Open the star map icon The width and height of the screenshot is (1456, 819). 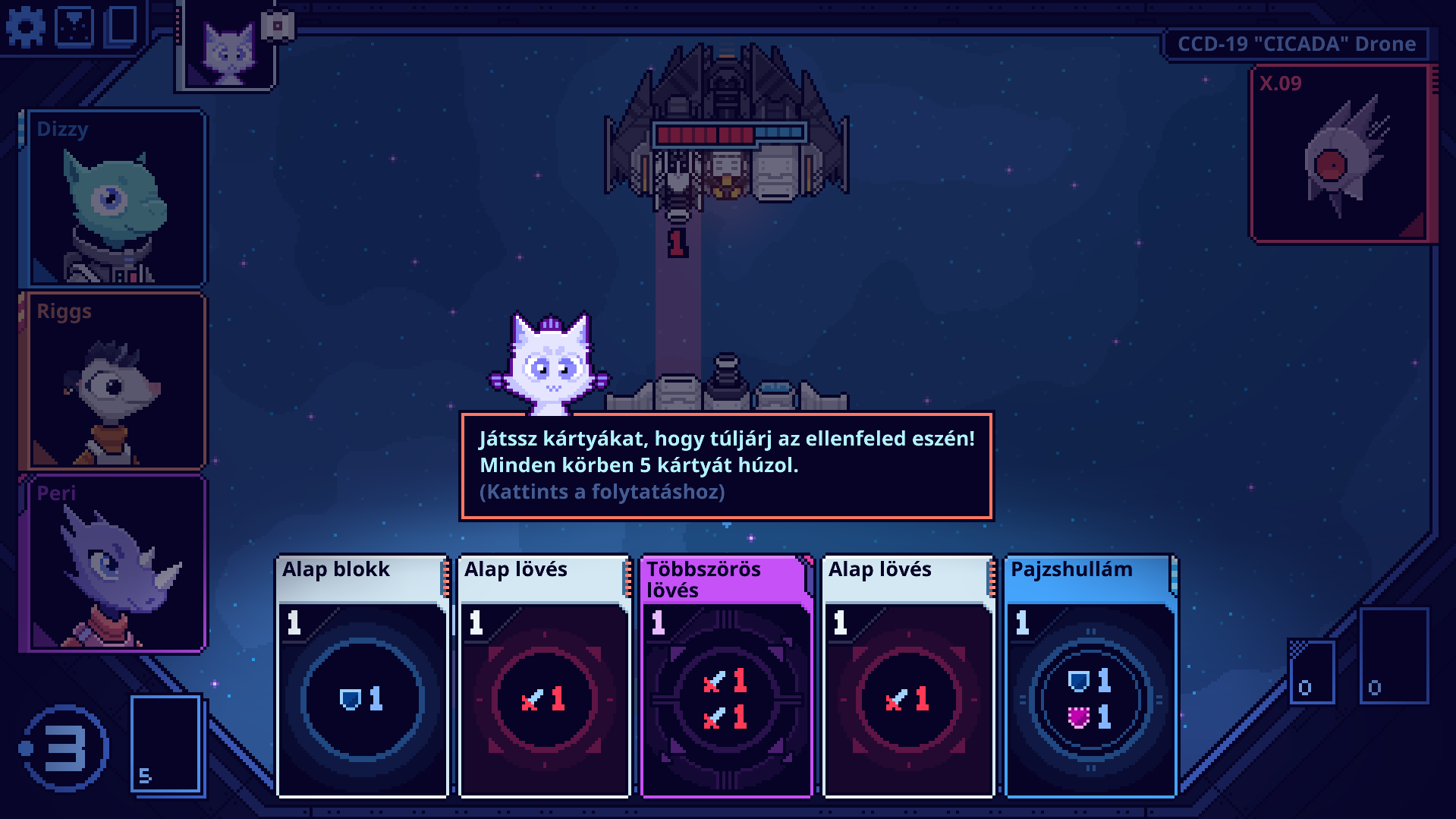(x=74, y=27)
